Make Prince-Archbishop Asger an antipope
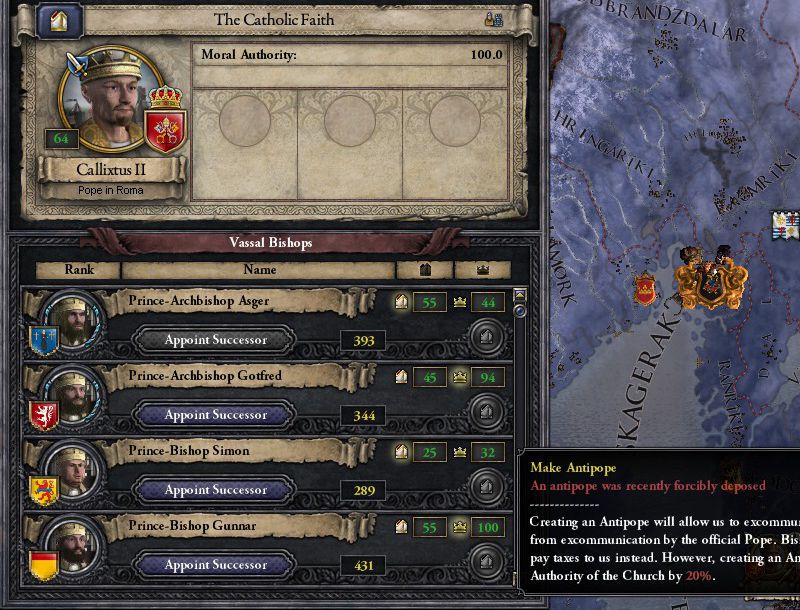Screen dimensions: 800x610 (486, 336)
